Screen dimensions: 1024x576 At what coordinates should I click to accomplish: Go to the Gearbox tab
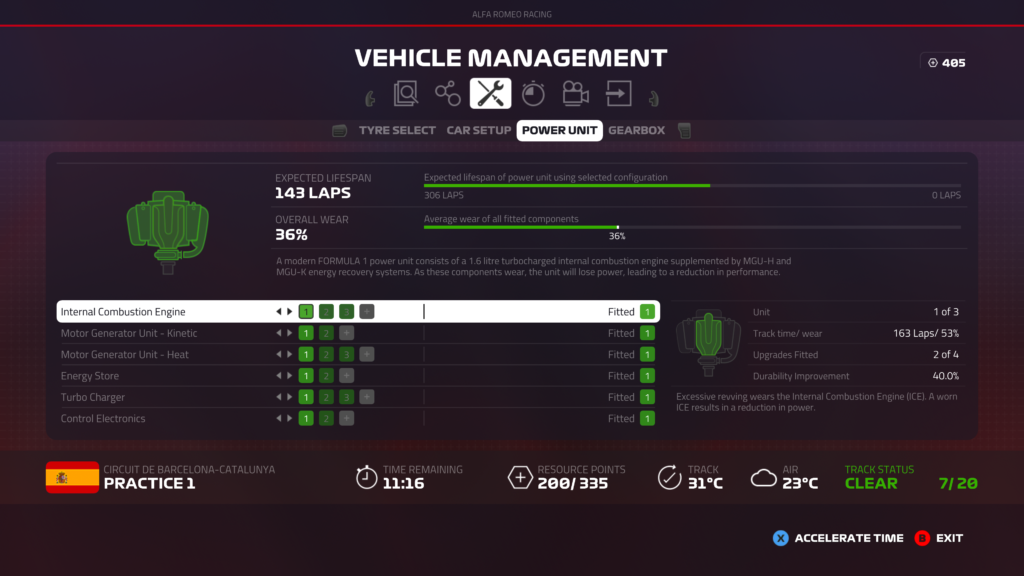636,130
